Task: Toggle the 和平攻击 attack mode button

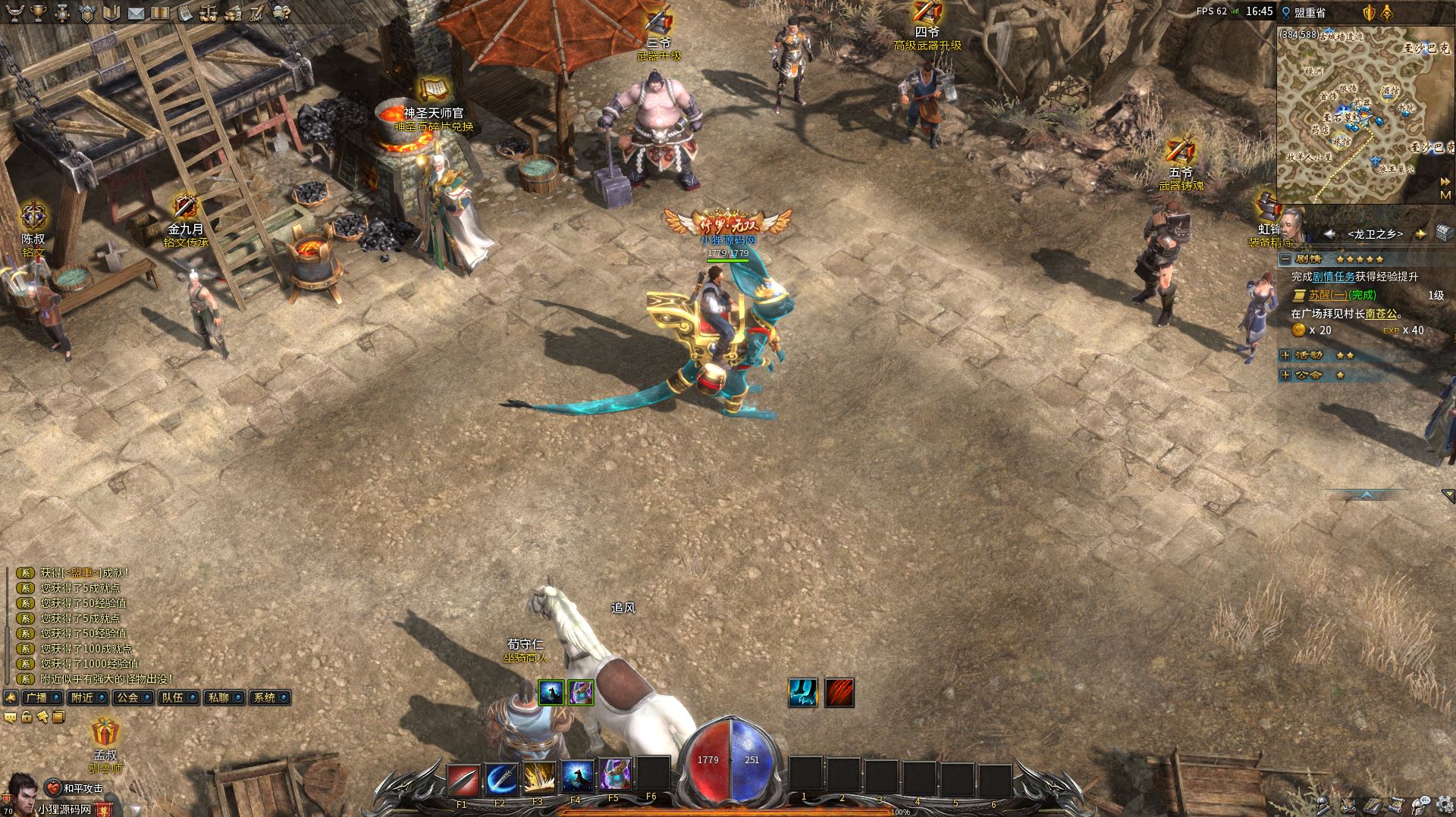Action: (74, 788)
